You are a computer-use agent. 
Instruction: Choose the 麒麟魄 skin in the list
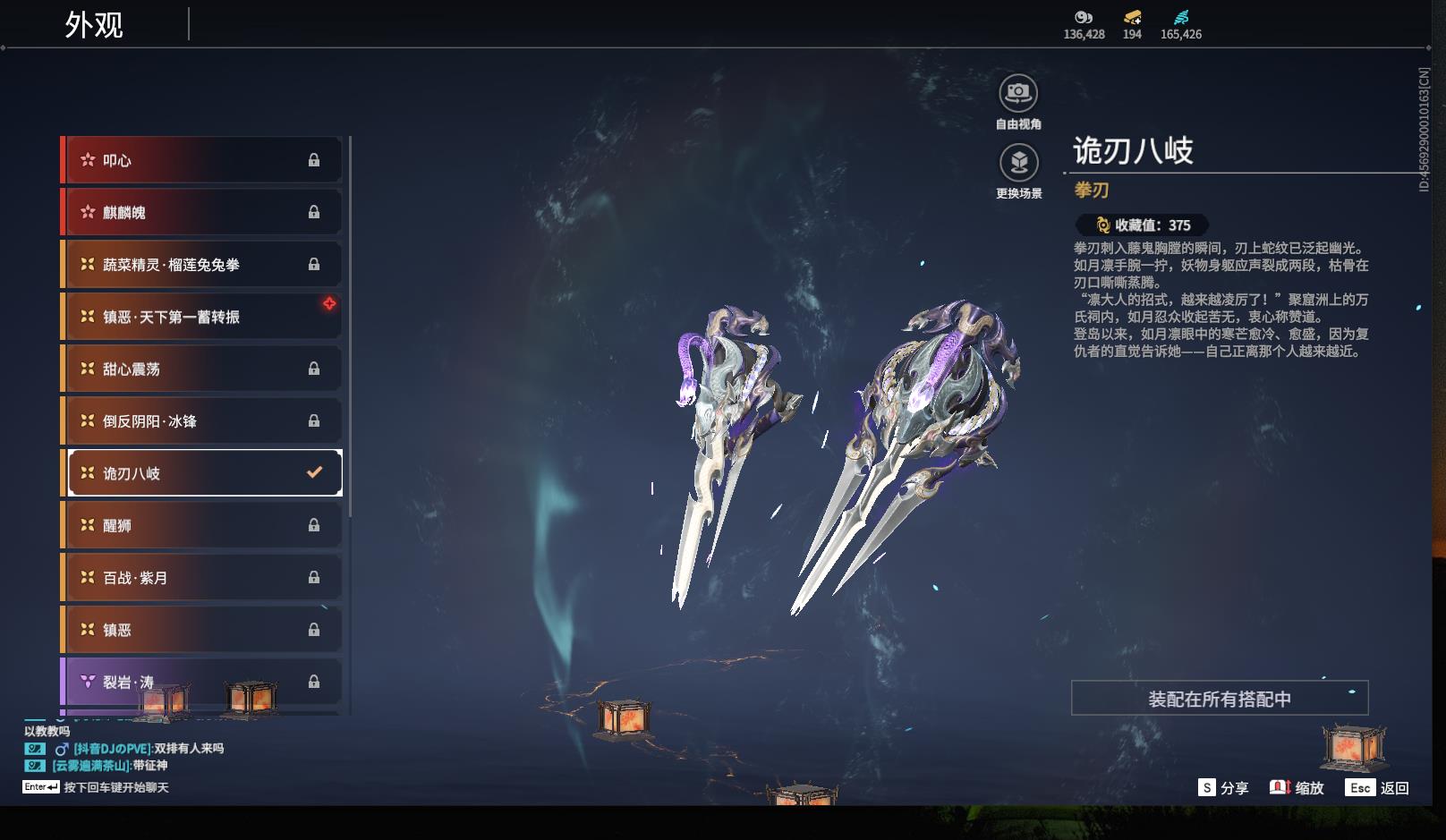coord(202,212)
